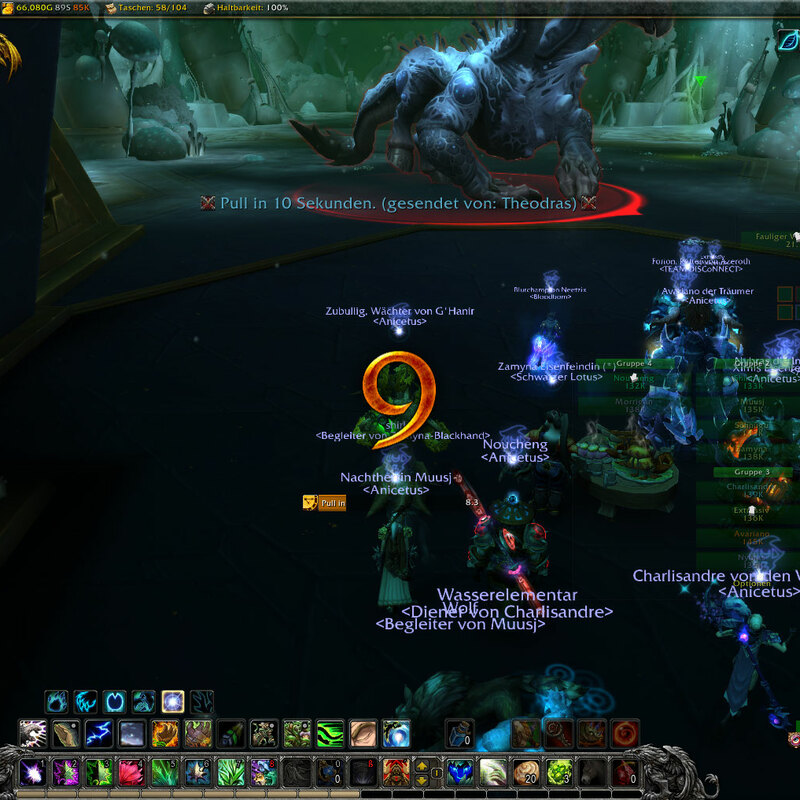Image resolution: width=800 pixels, height=800 pixels.
Task: Activate the orange fire swirl ability
Action: (x=624, y=734)
